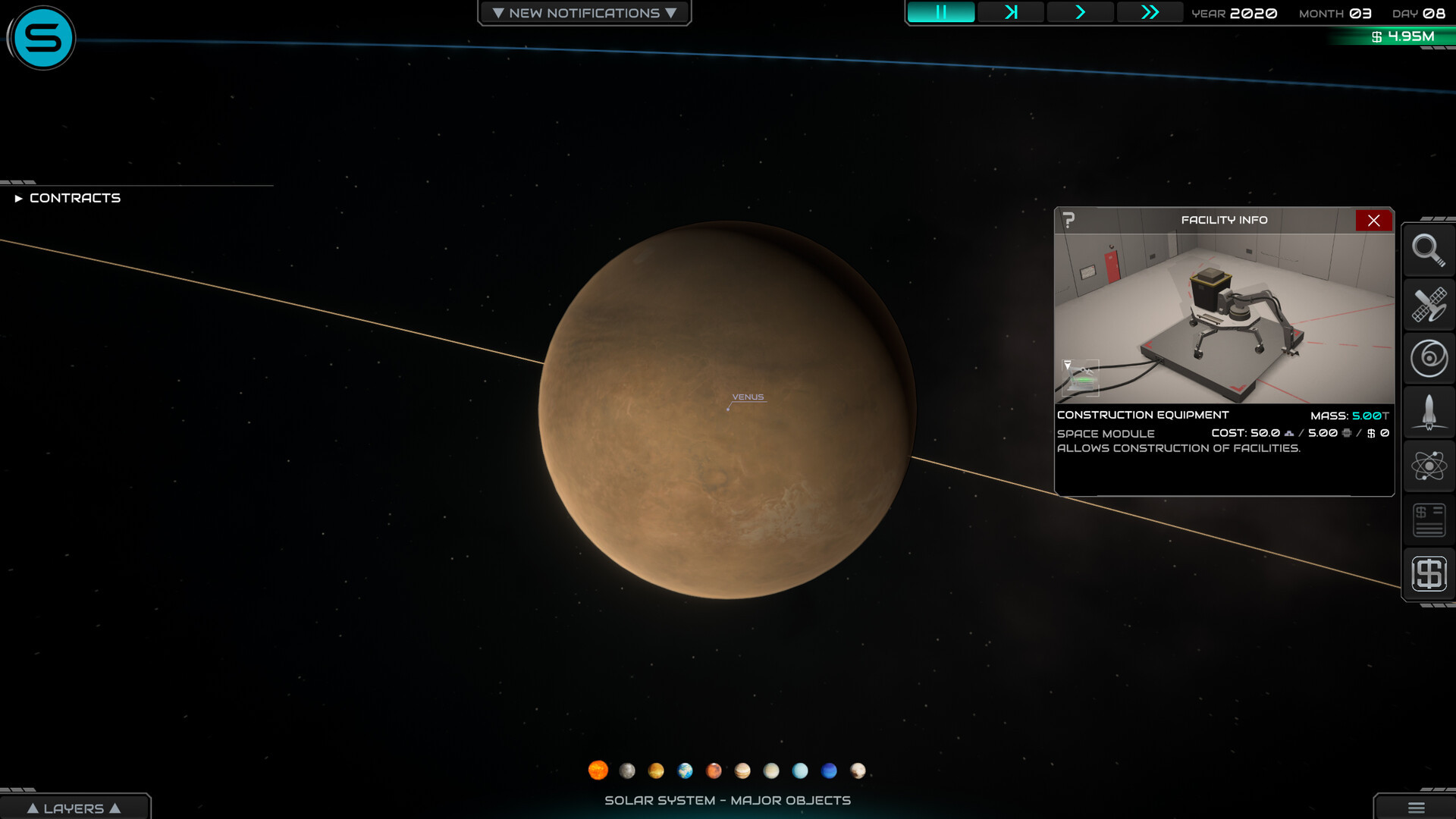
Task: Select the Sun in the planet bar
Action: point(598,770)
